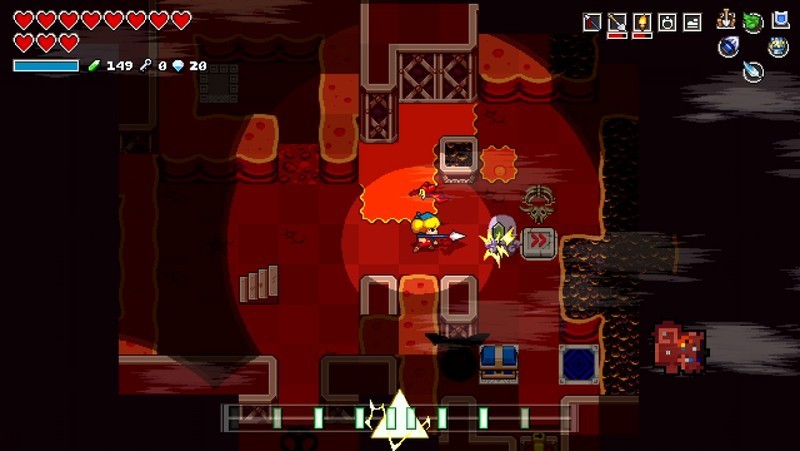Use the green leaf item
The image size is (800, 451).
point(753,22)
